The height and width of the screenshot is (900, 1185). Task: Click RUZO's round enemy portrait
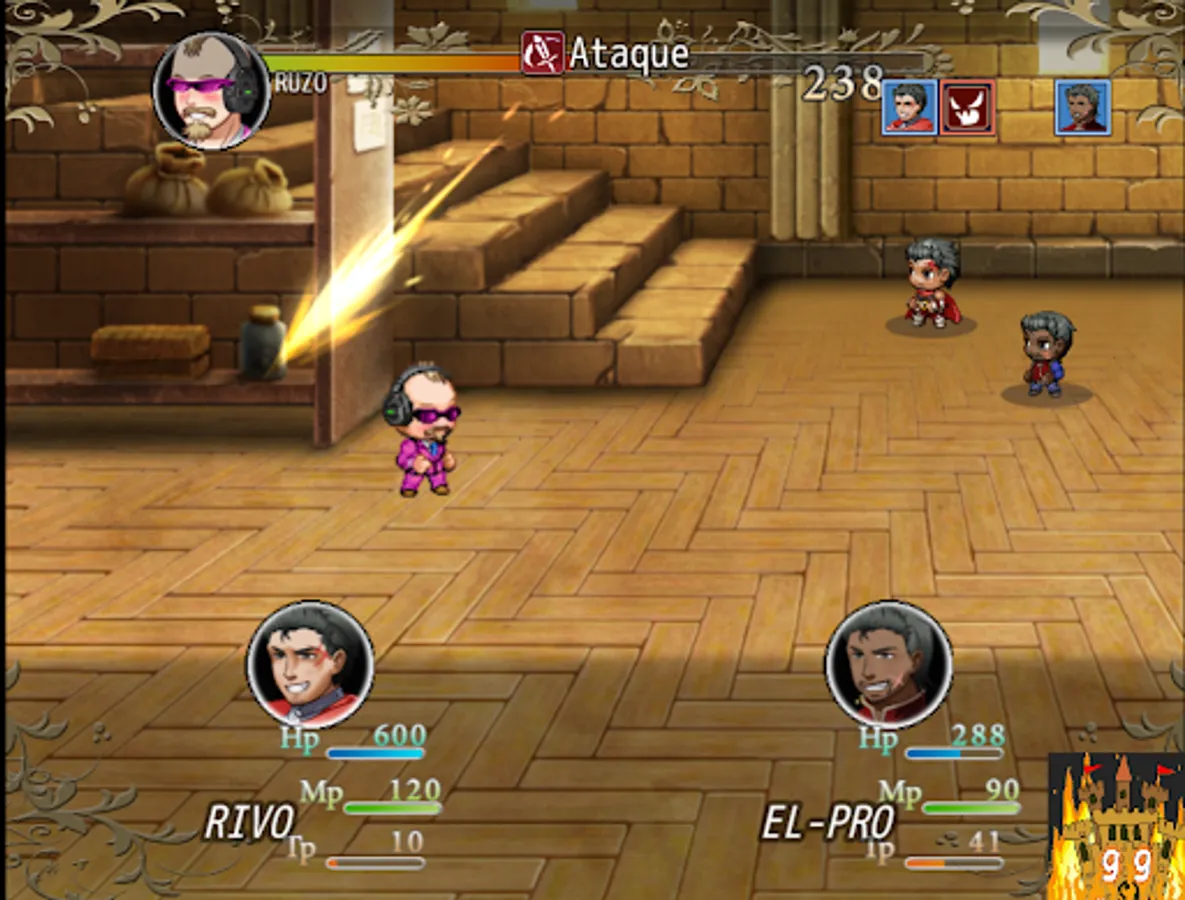pyautogui.click(x=211, y=91)
